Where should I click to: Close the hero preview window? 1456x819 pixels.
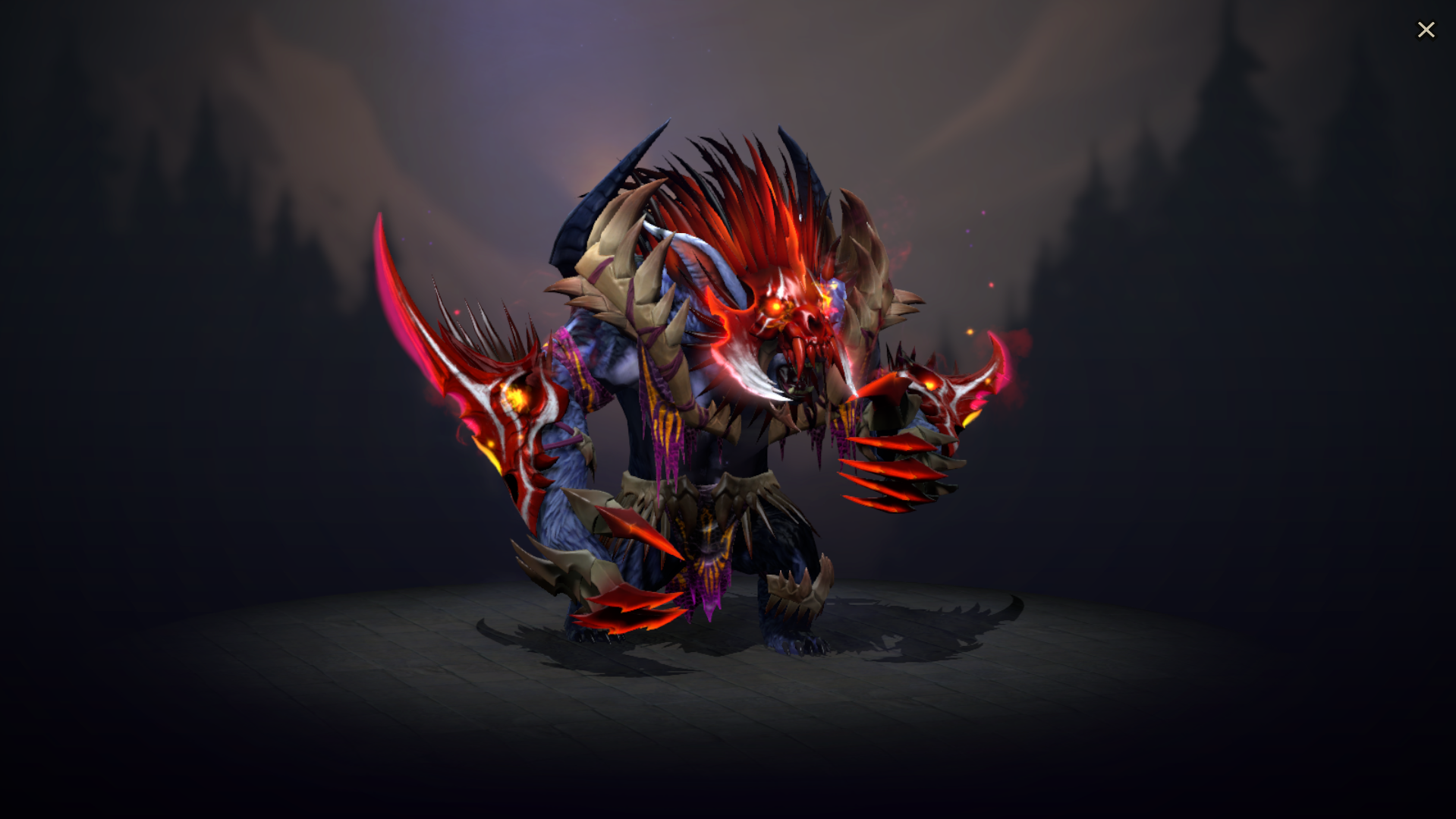tap(1426, 29)
